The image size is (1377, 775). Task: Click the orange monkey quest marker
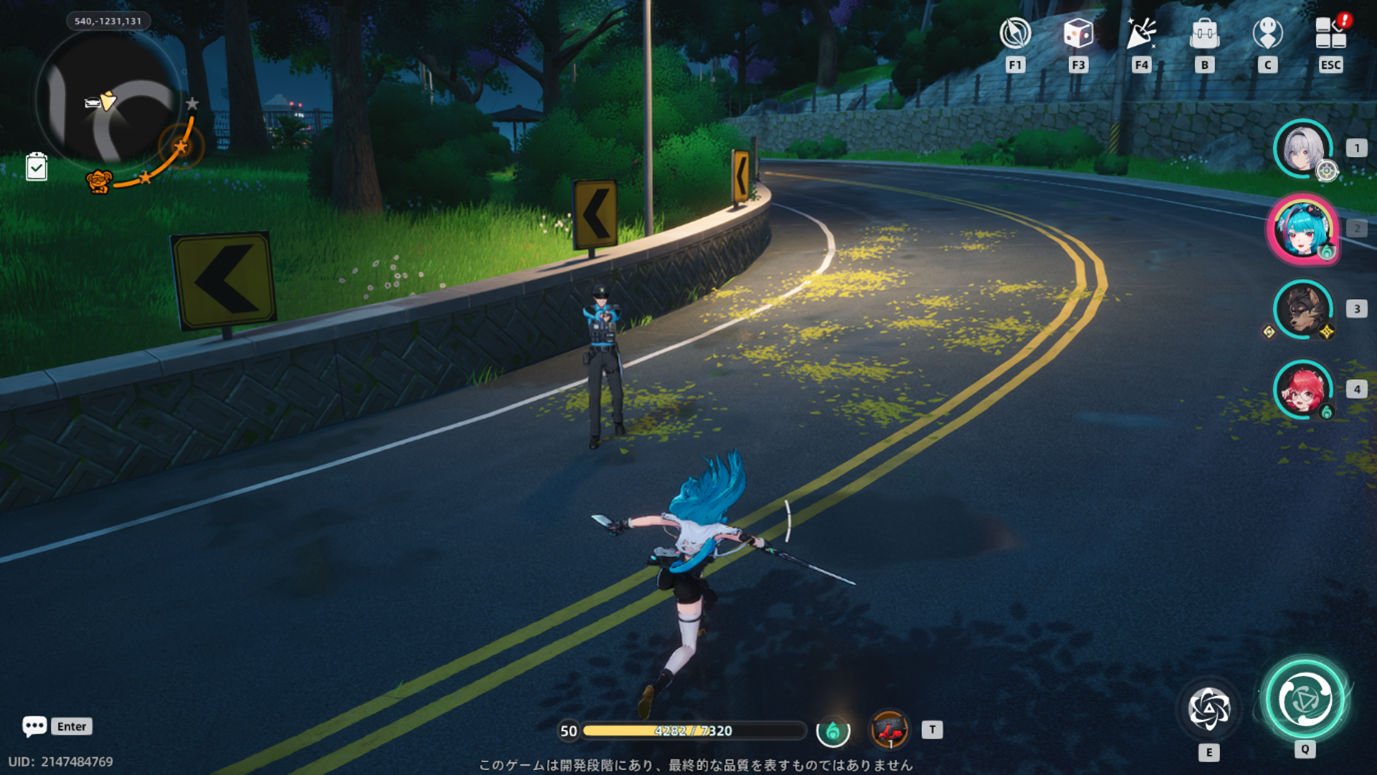tap(98, 182)
